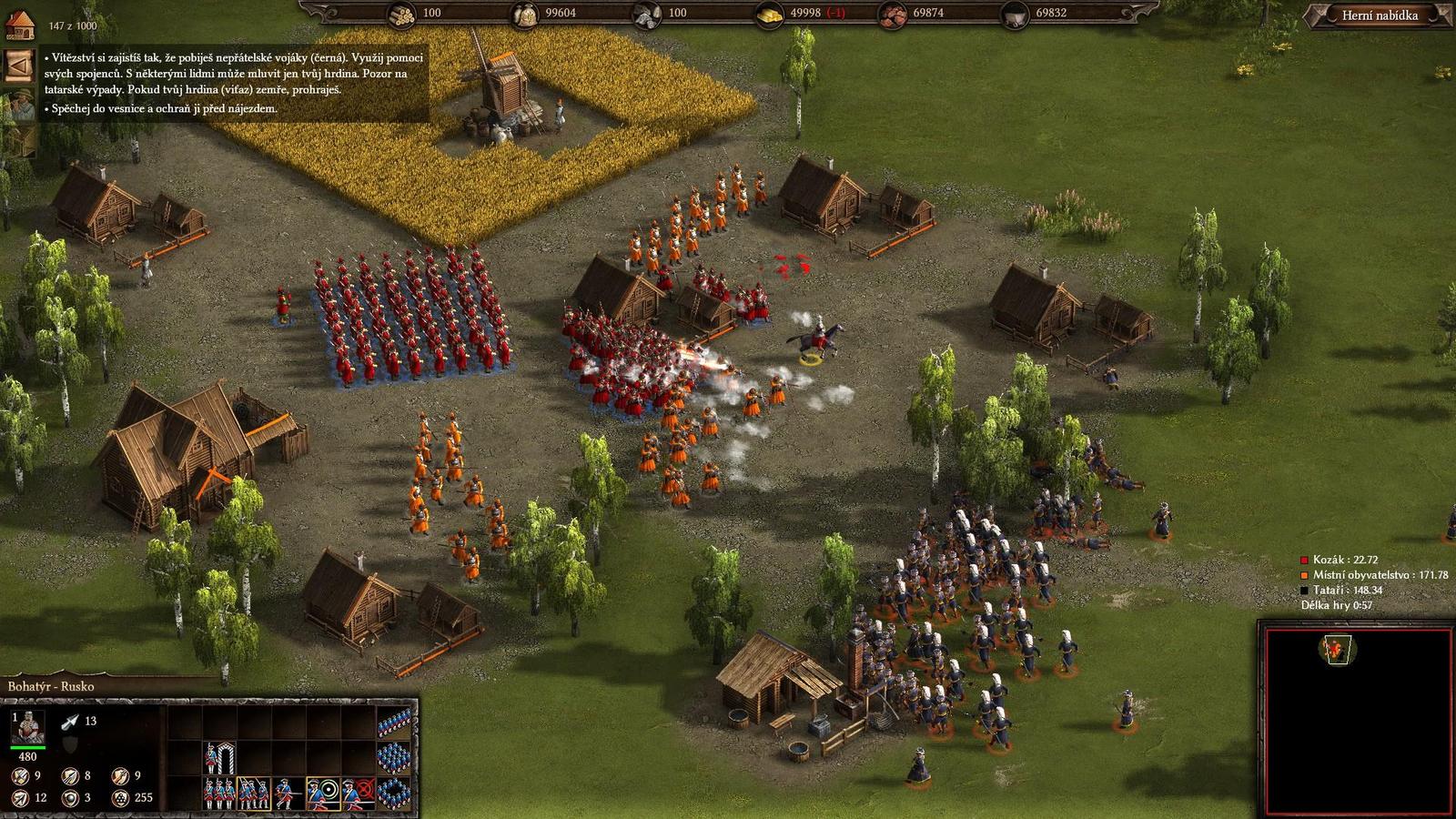Select the idle peasant portrait icon
The width and height of the screenshot is (1456, 819).
pyautogui.click(x=18, y=105)
